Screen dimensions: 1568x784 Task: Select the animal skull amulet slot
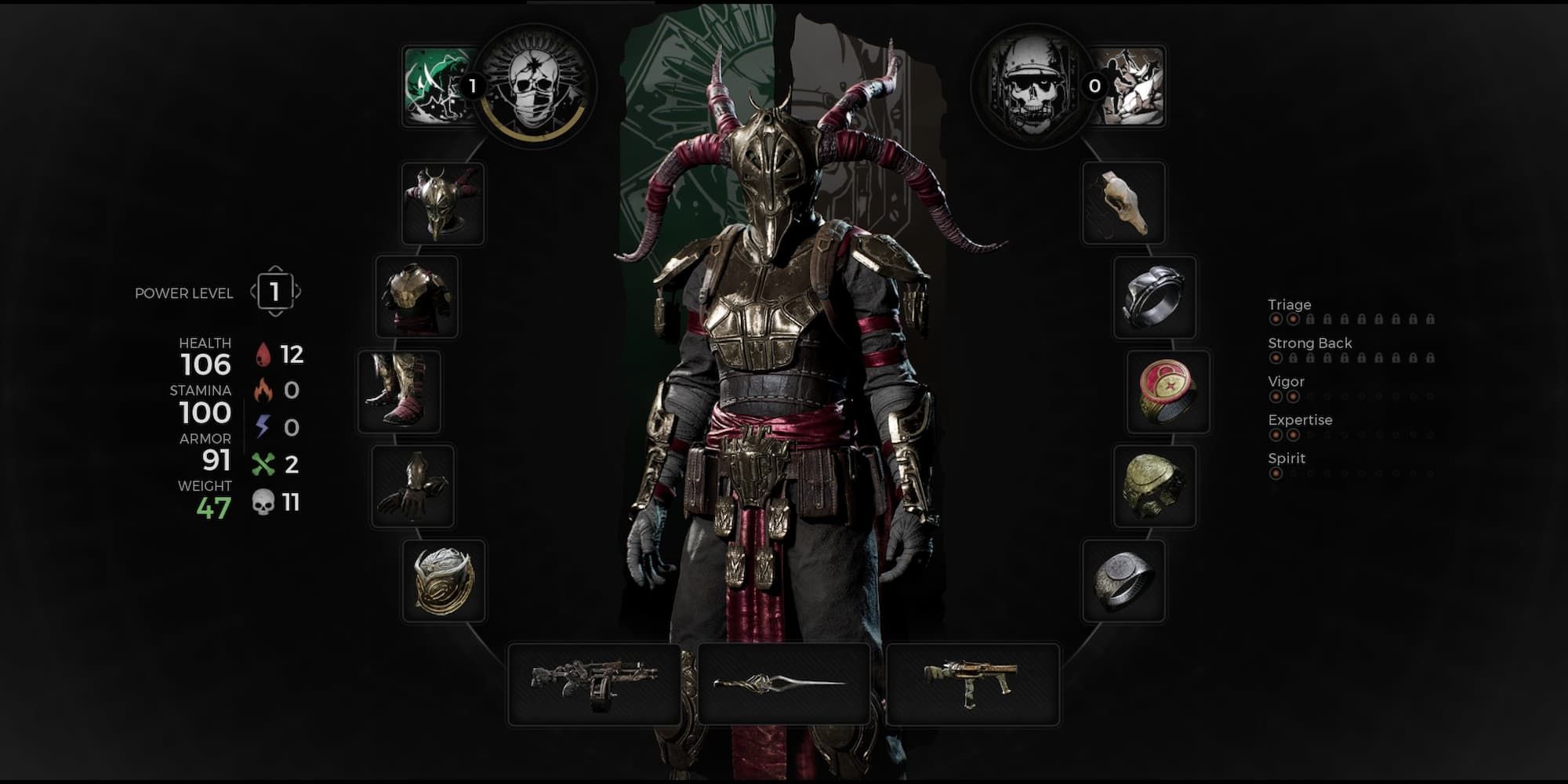1123,203
